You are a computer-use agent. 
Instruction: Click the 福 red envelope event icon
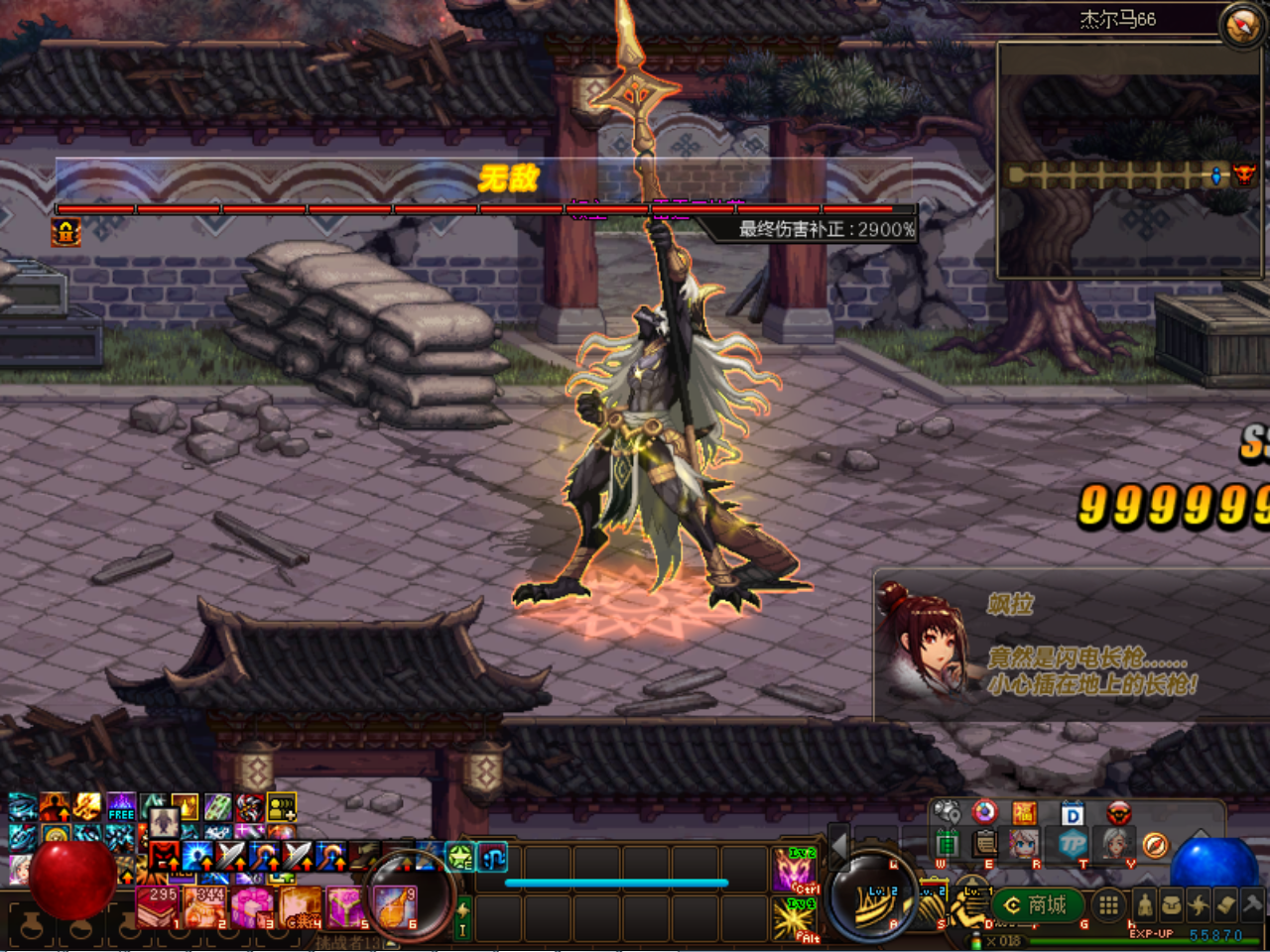click(1026, 813)
